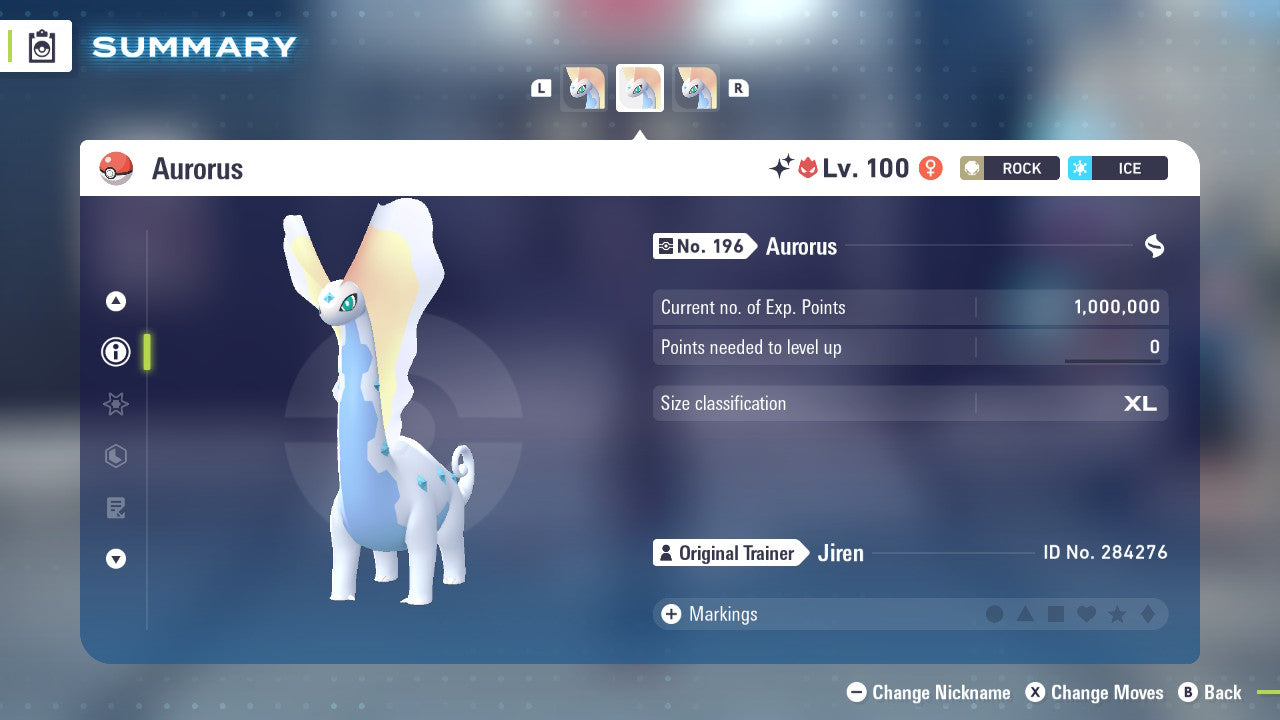Toggle the triangle marking
1280x720 pixels.
1025,614
